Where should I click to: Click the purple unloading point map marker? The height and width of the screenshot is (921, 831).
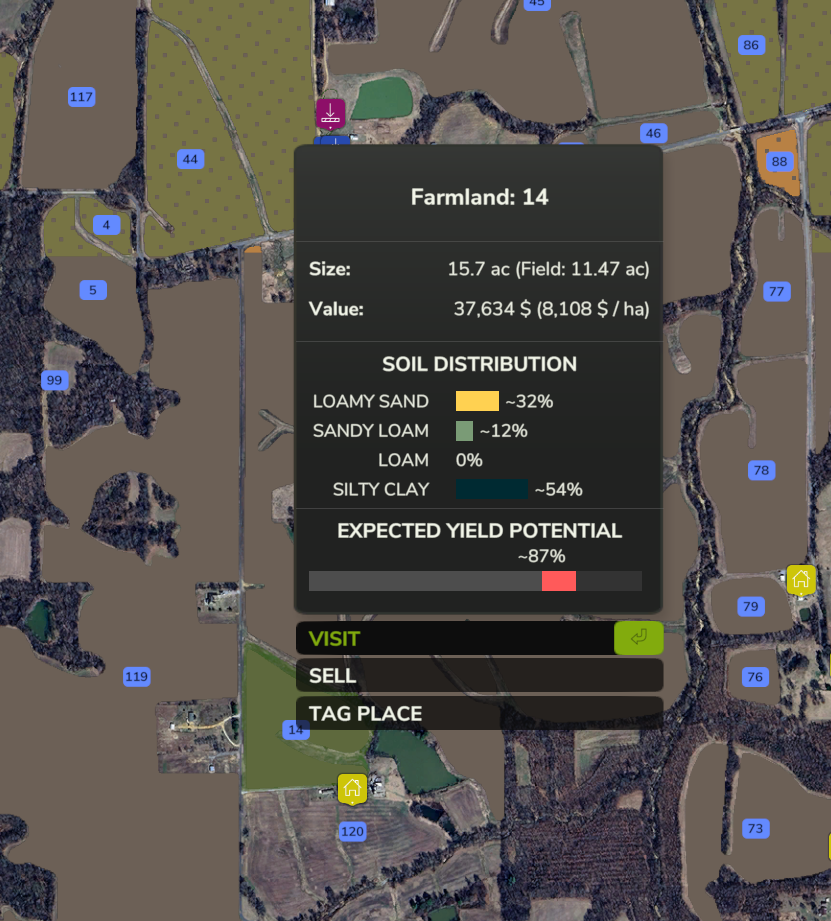pos(330,113)
